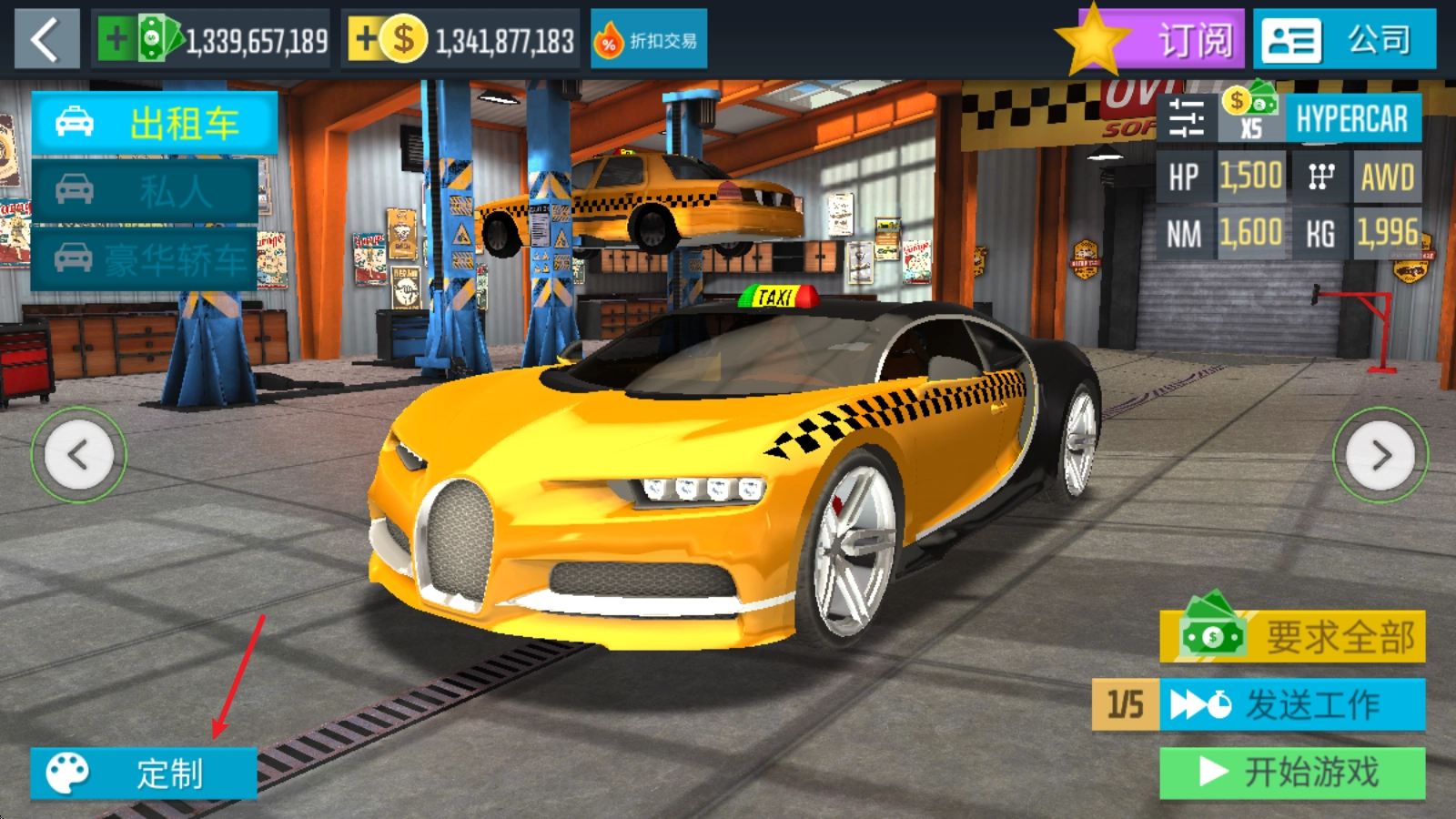The image size is (1456, 819).
Task: Go back using the top-left arrow
Action: (x=46, y=39)
